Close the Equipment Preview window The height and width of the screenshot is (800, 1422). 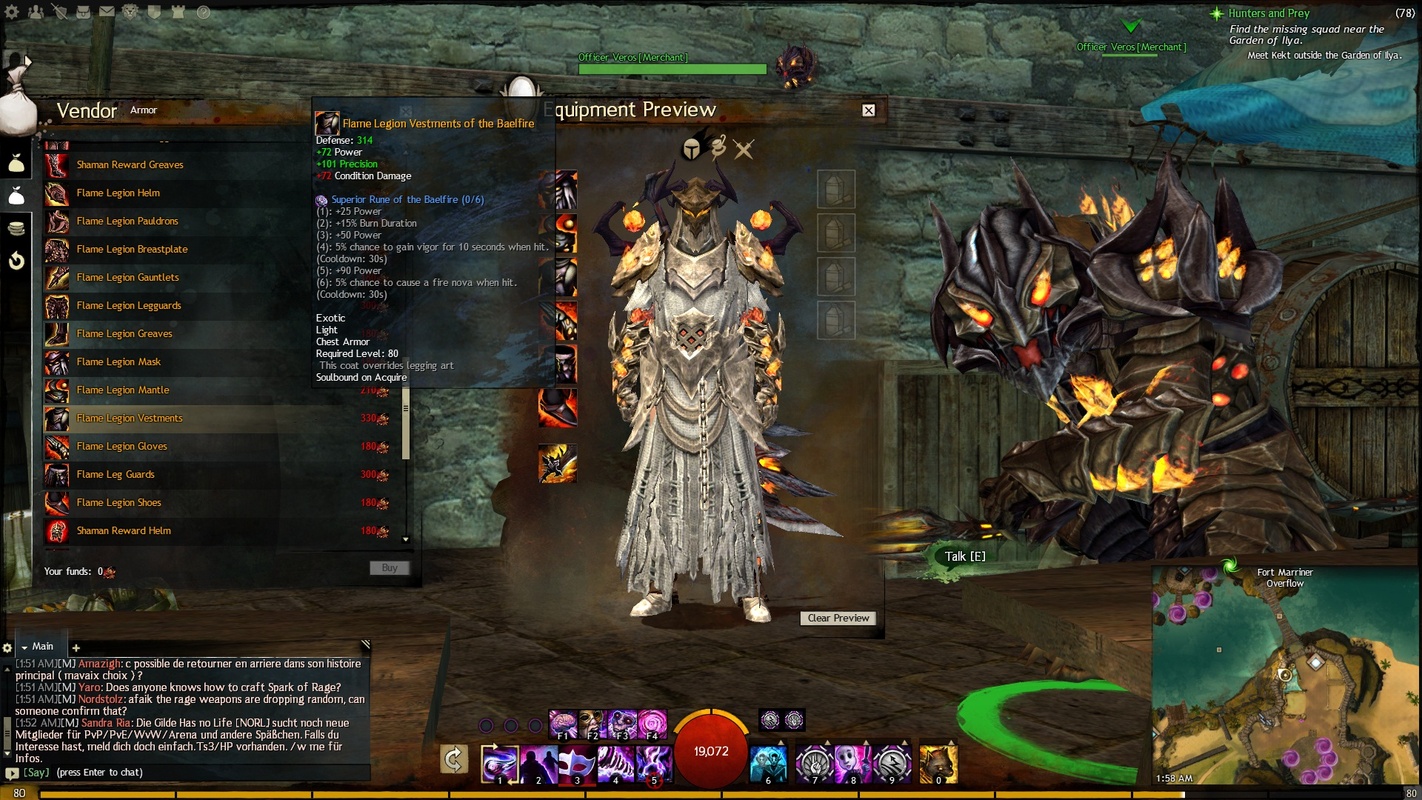click(868, 110)
